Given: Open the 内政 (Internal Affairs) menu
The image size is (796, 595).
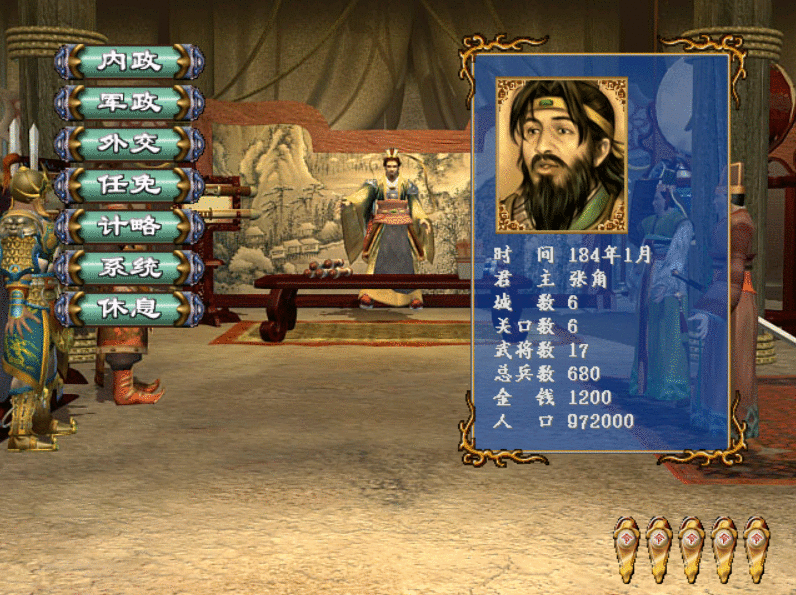Looking at the screenshot, I should [x=129, y=61].
